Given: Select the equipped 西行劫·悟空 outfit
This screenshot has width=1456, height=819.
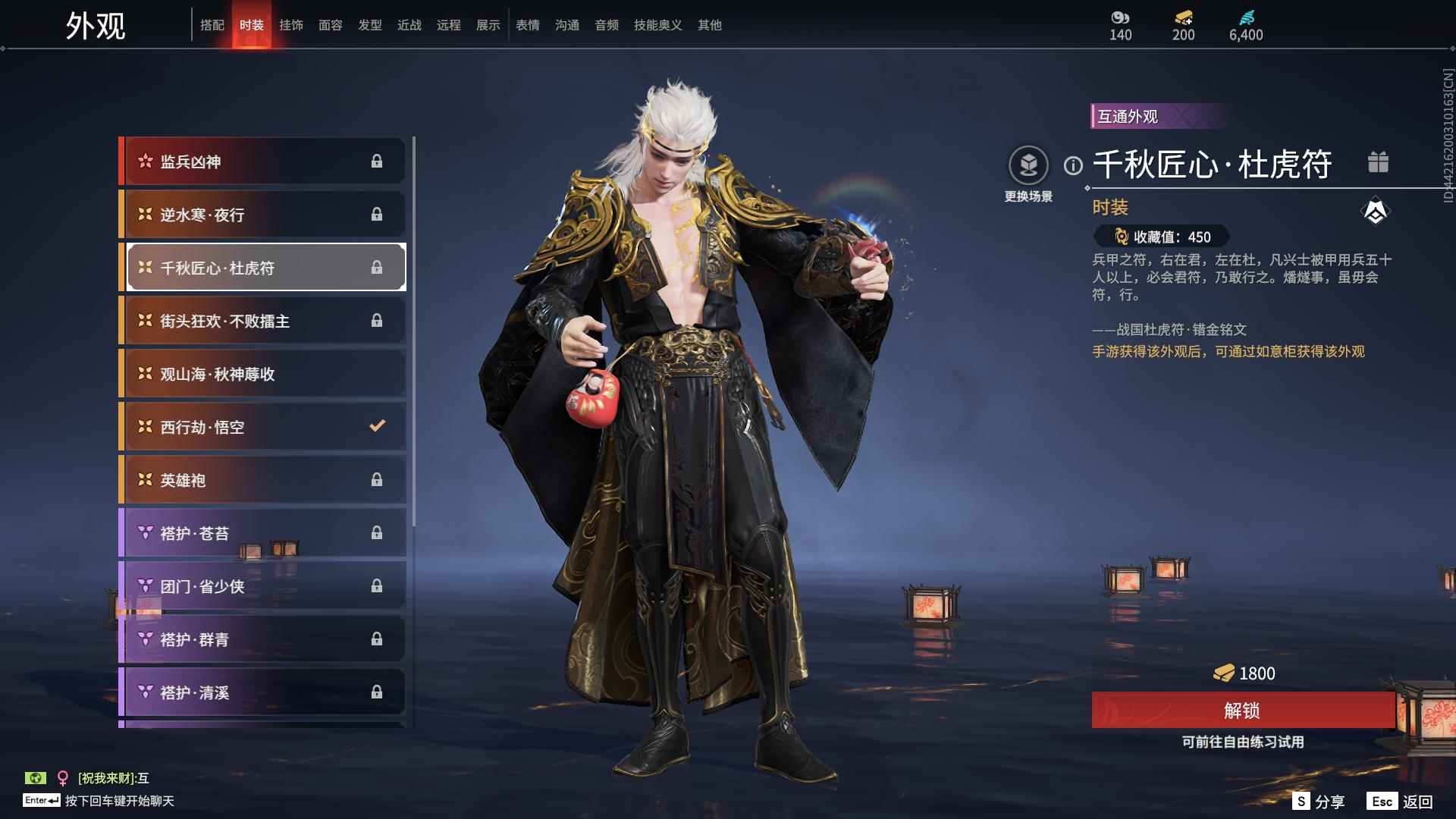Looking at the screenshot, I should pyautogui.click(x=263, y=427).
